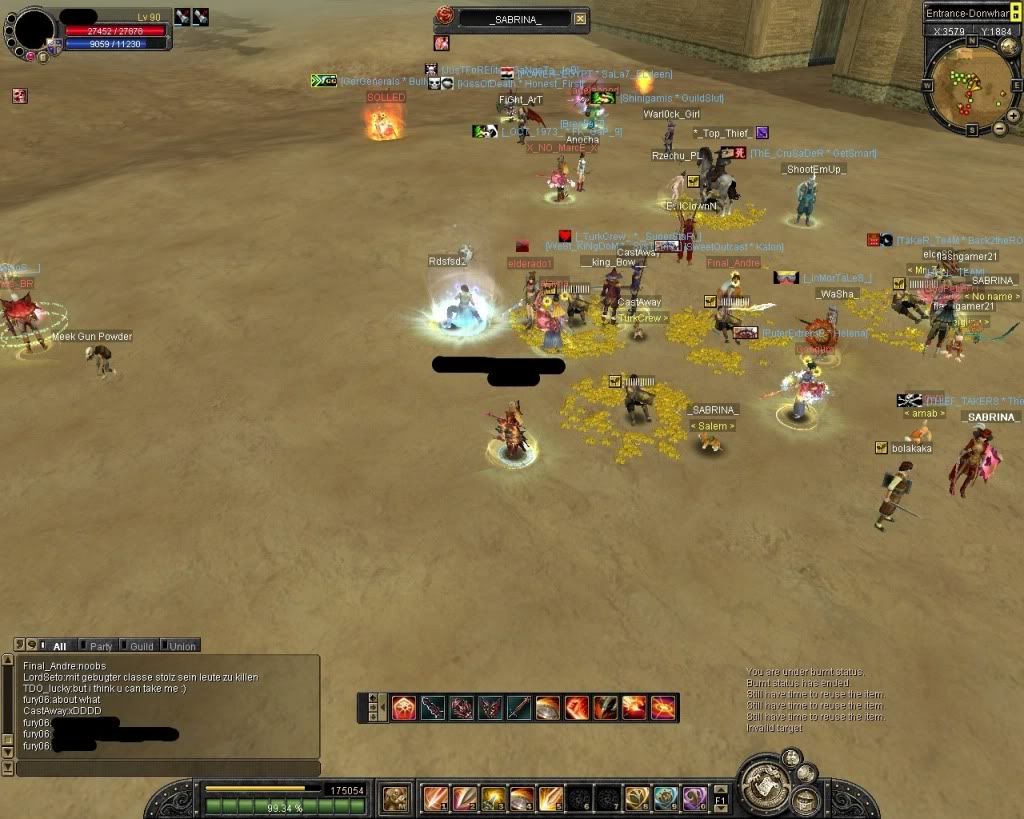This screenshot has width=1024, height=819.
Task: Open the Guild chat tab
Action: pos(140,646)
